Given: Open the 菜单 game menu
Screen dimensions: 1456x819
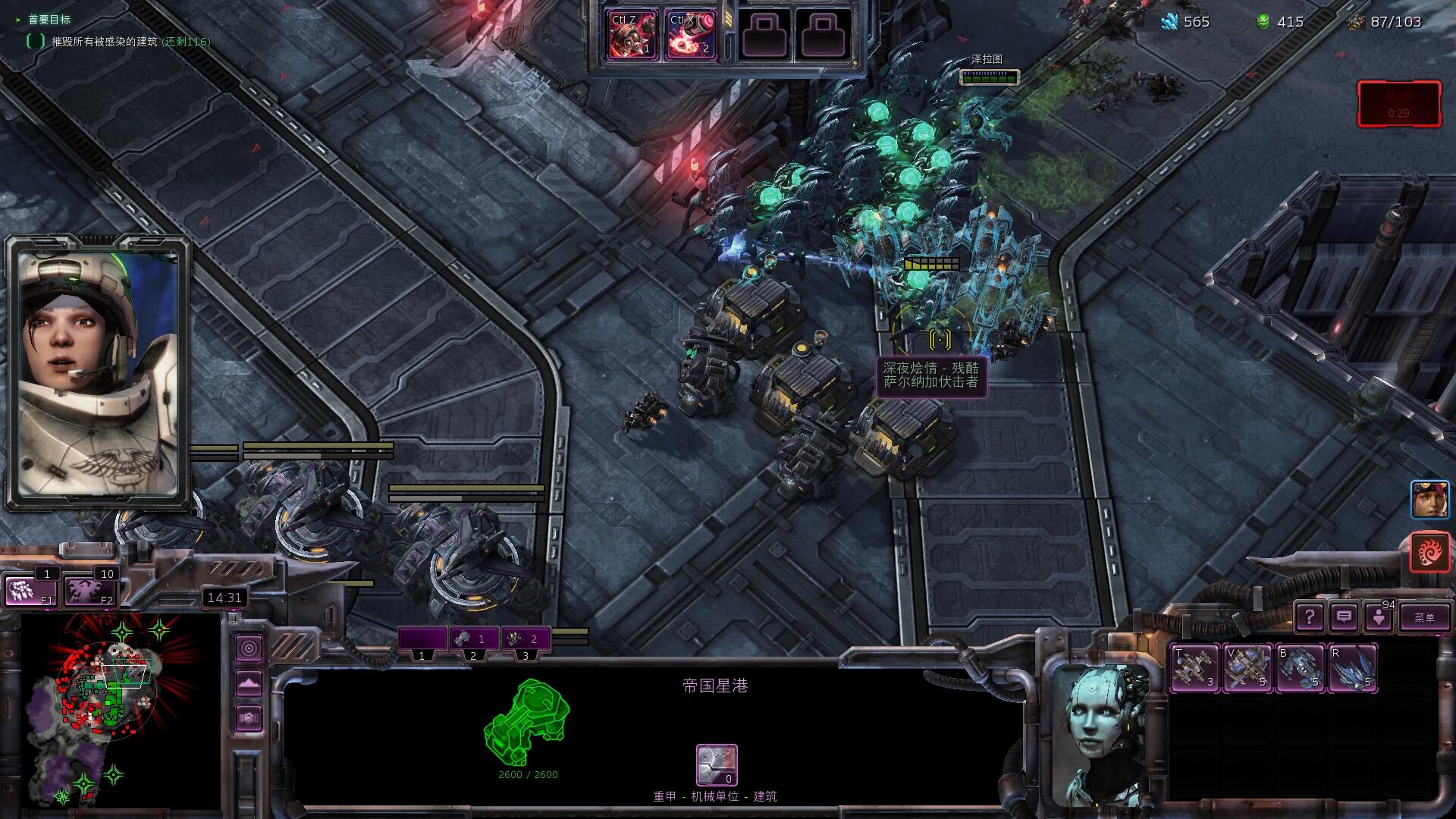Looking at the screenshot, I should 1423,617.
